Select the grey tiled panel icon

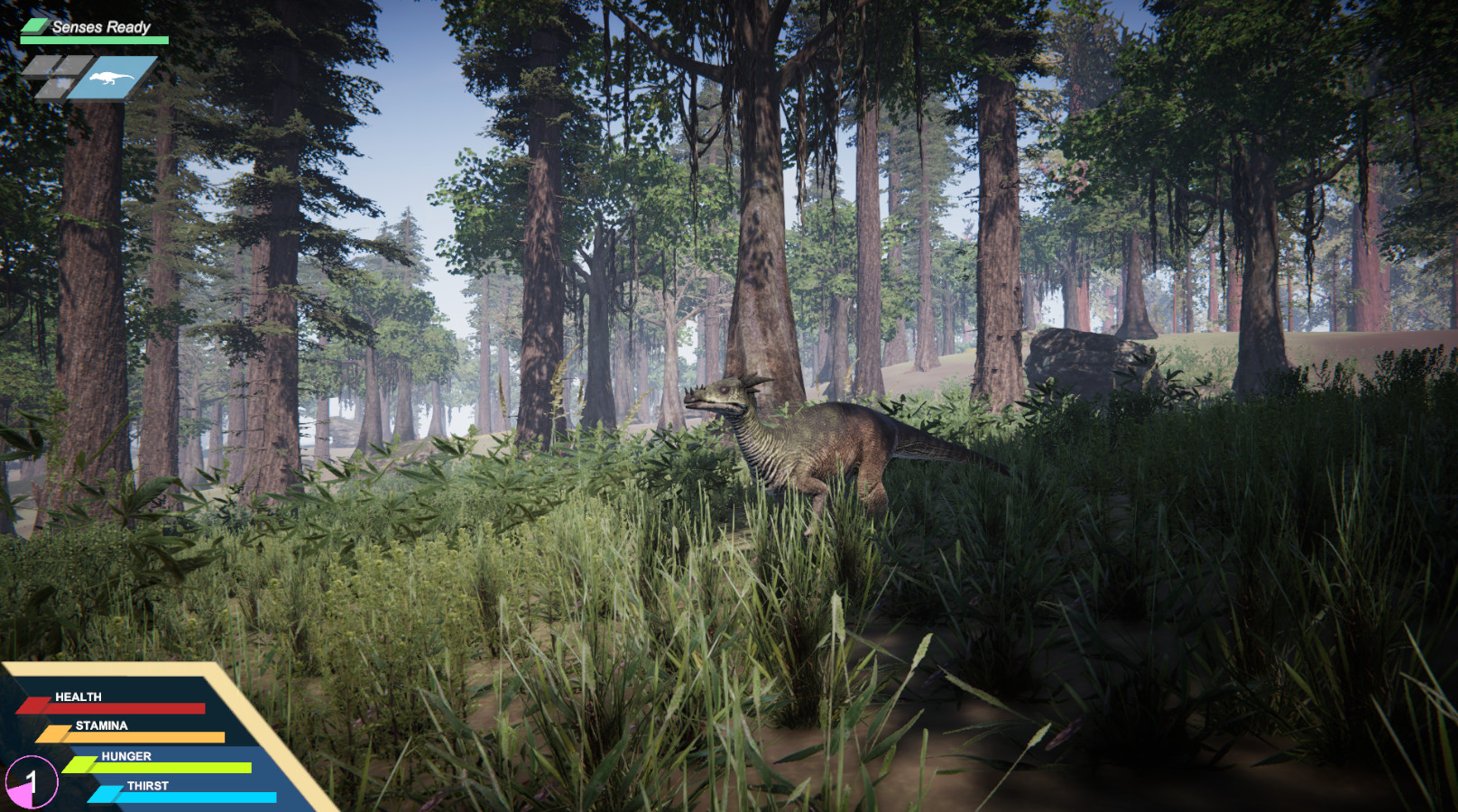tap(56, 77)
